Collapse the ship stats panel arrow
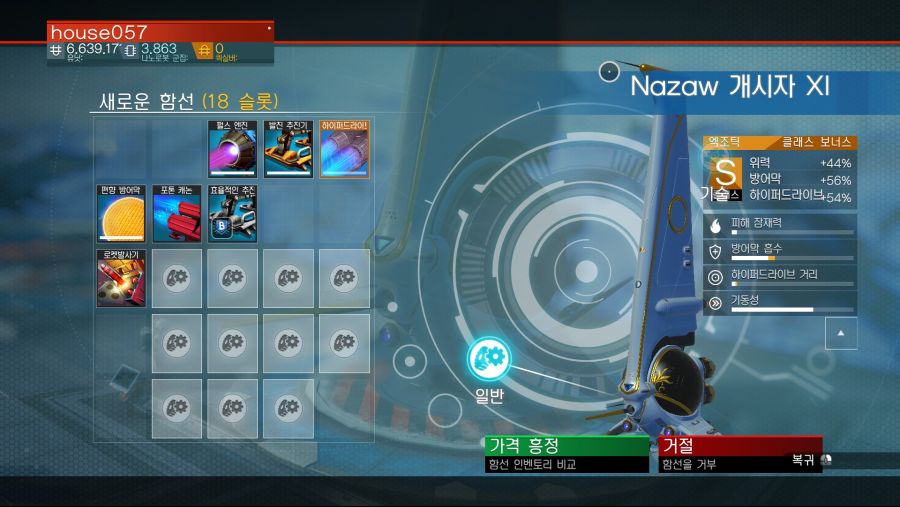Image resolution: width=900 pixels, height=507 pixels. point(841,333)
